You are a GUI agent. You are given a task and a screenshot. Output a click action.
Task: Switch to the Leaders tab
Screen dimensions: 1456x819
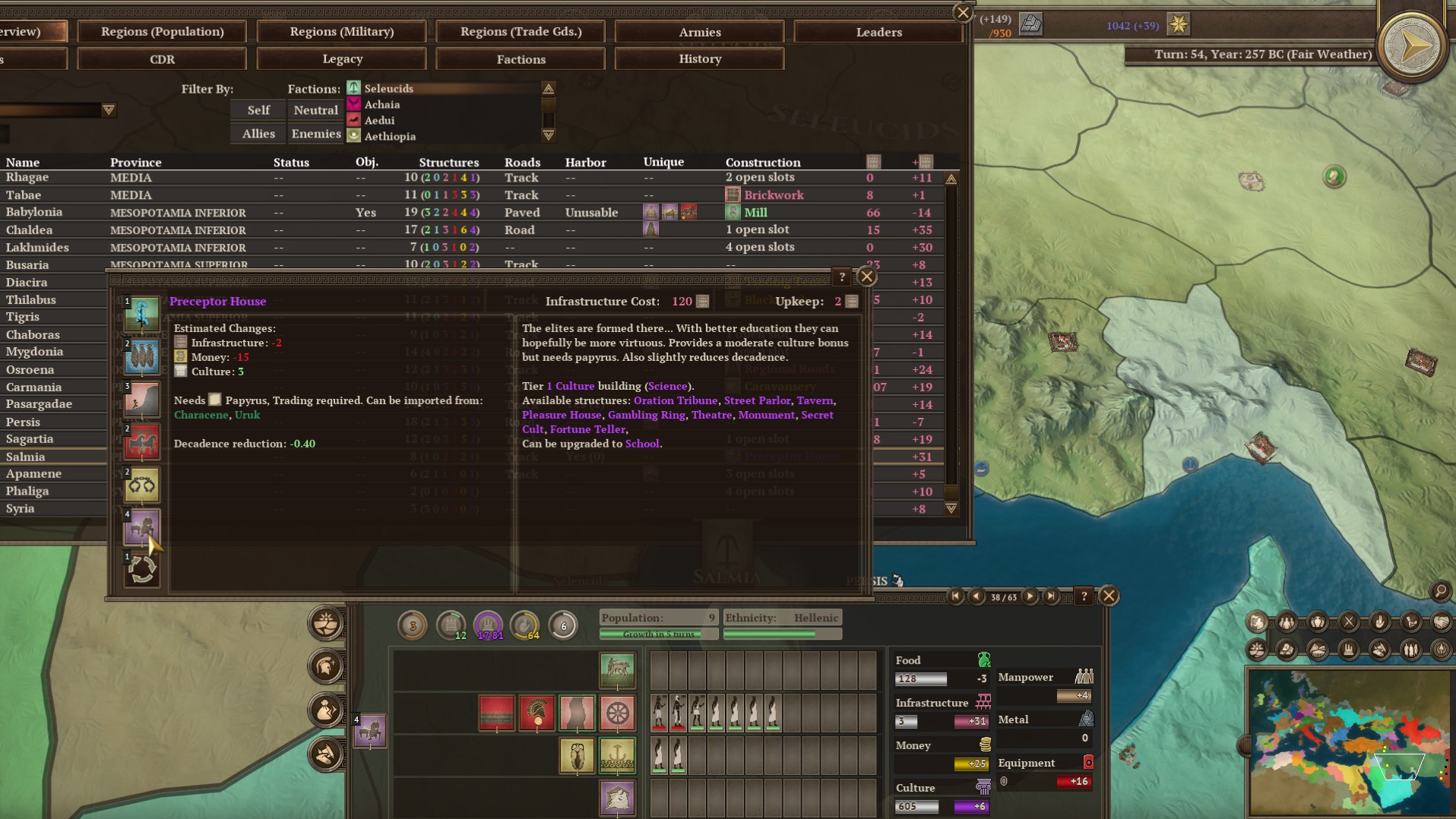tap(878, 32)
